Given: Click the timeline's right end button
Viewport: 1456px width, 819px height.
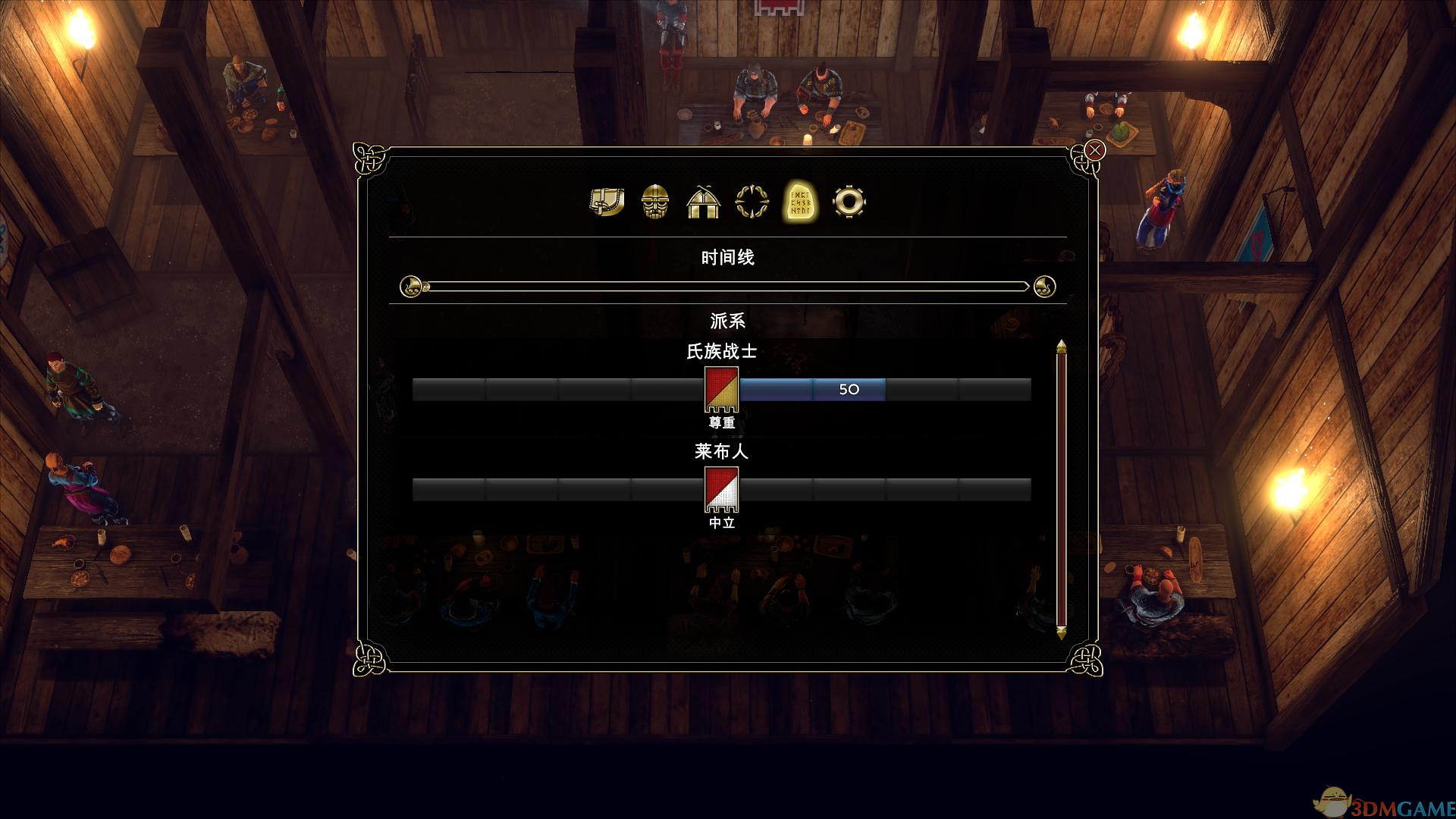Looking at the screenshot, I should pyautogui.click(x=1044, y=287).
